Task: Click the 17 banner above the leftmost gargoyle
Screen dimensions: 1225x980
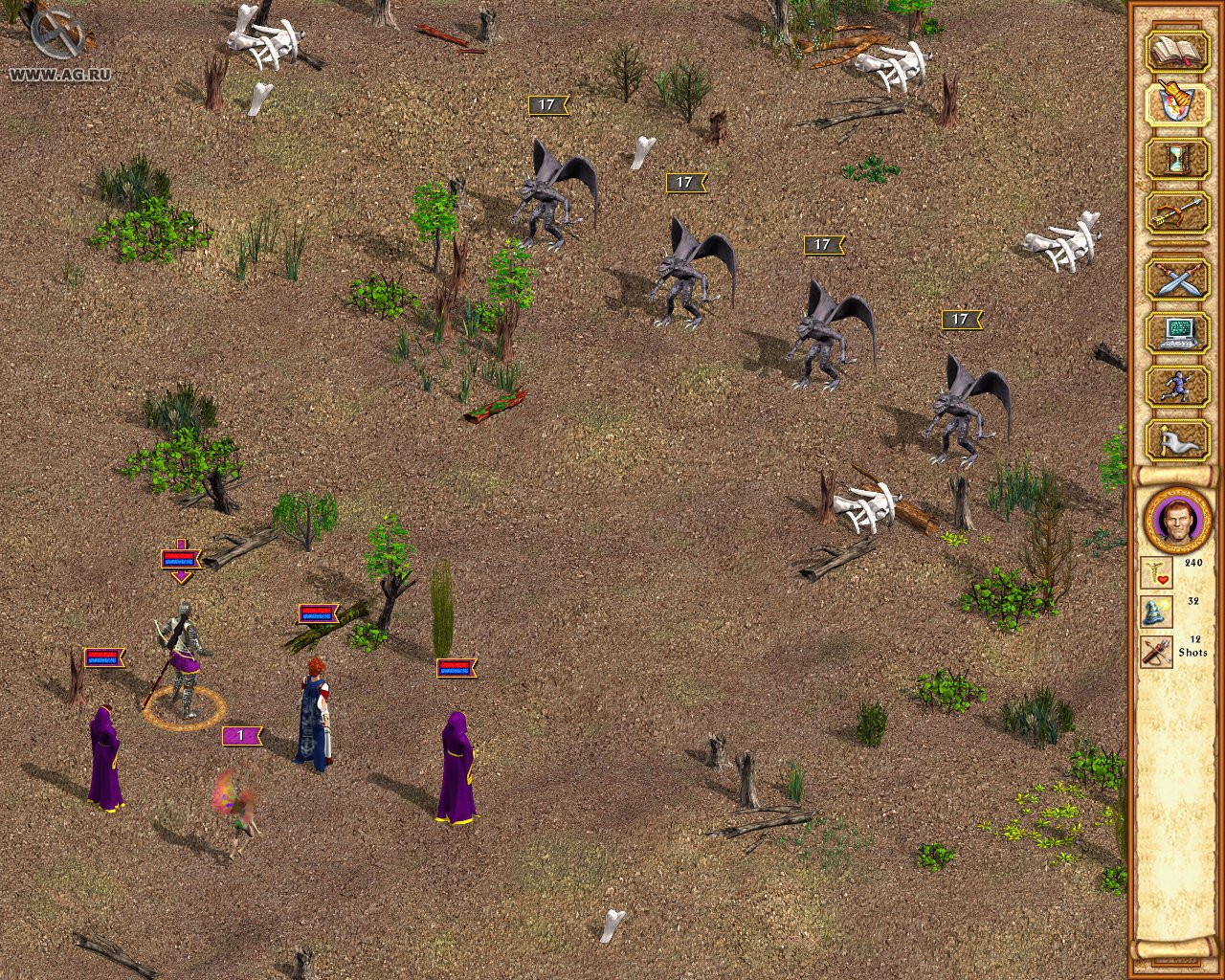Action: coord(547,103)
